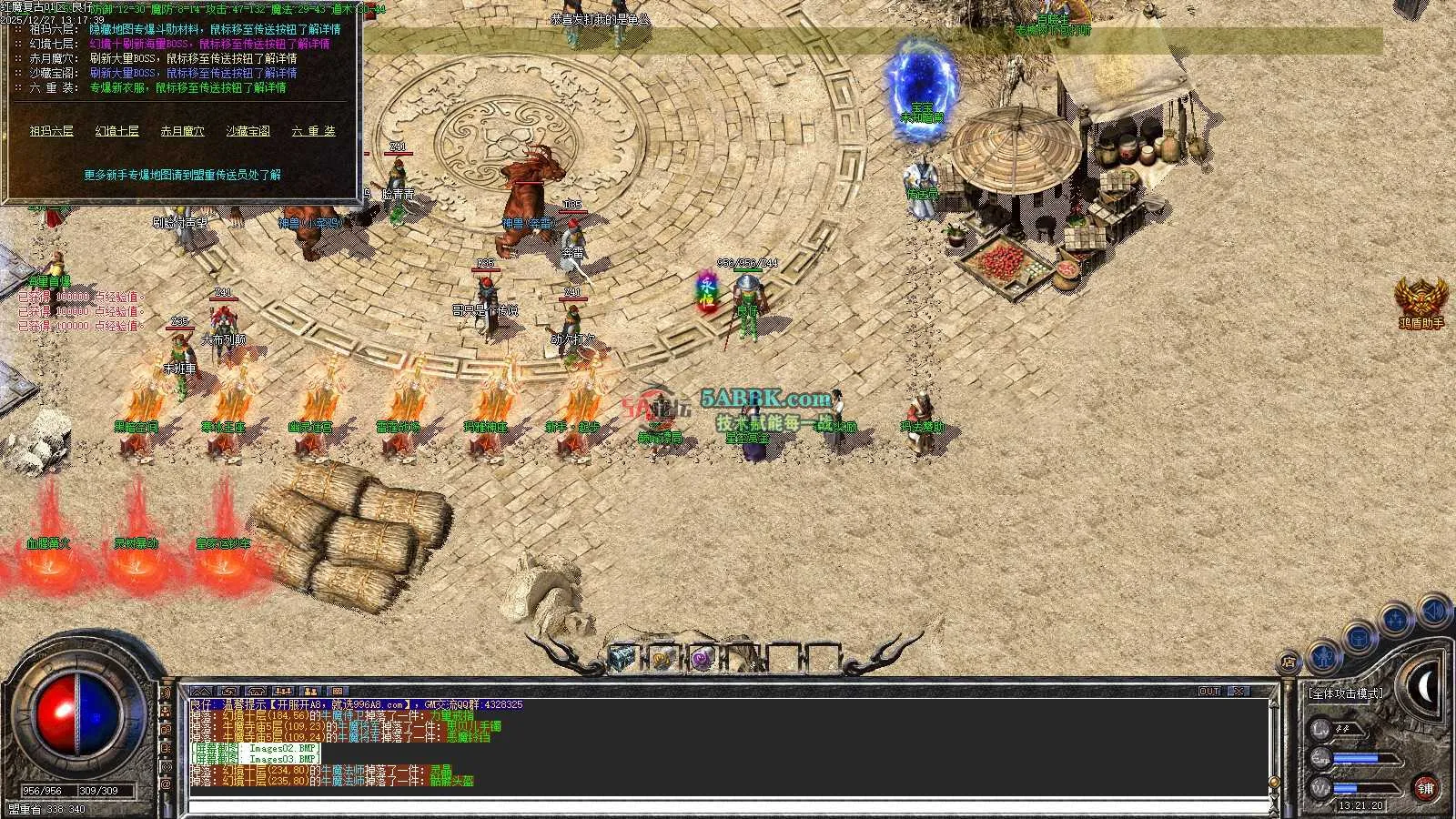Image resolution: width=1456 pixels, height=819 pixels.
Task: Use the purple-swirl scroll in quick slot
Action: tap(701, 658)
